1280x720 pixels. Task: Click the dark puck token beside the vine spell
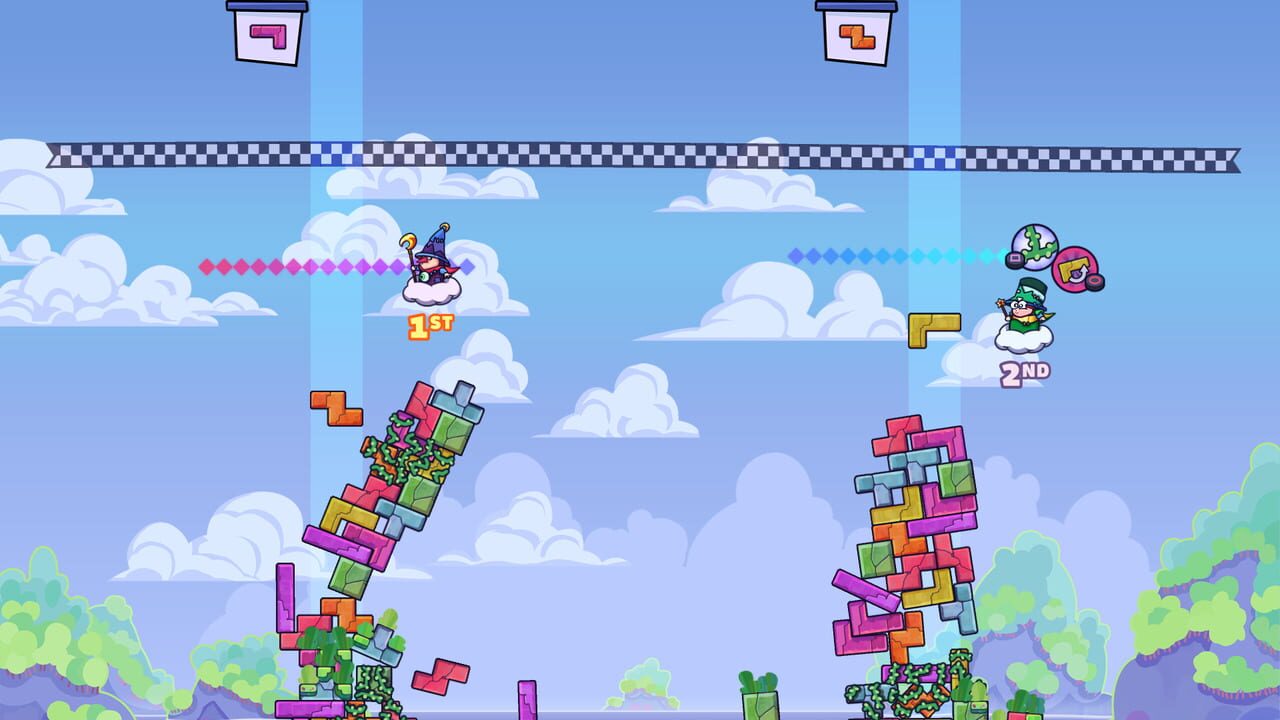point(1014,260)
